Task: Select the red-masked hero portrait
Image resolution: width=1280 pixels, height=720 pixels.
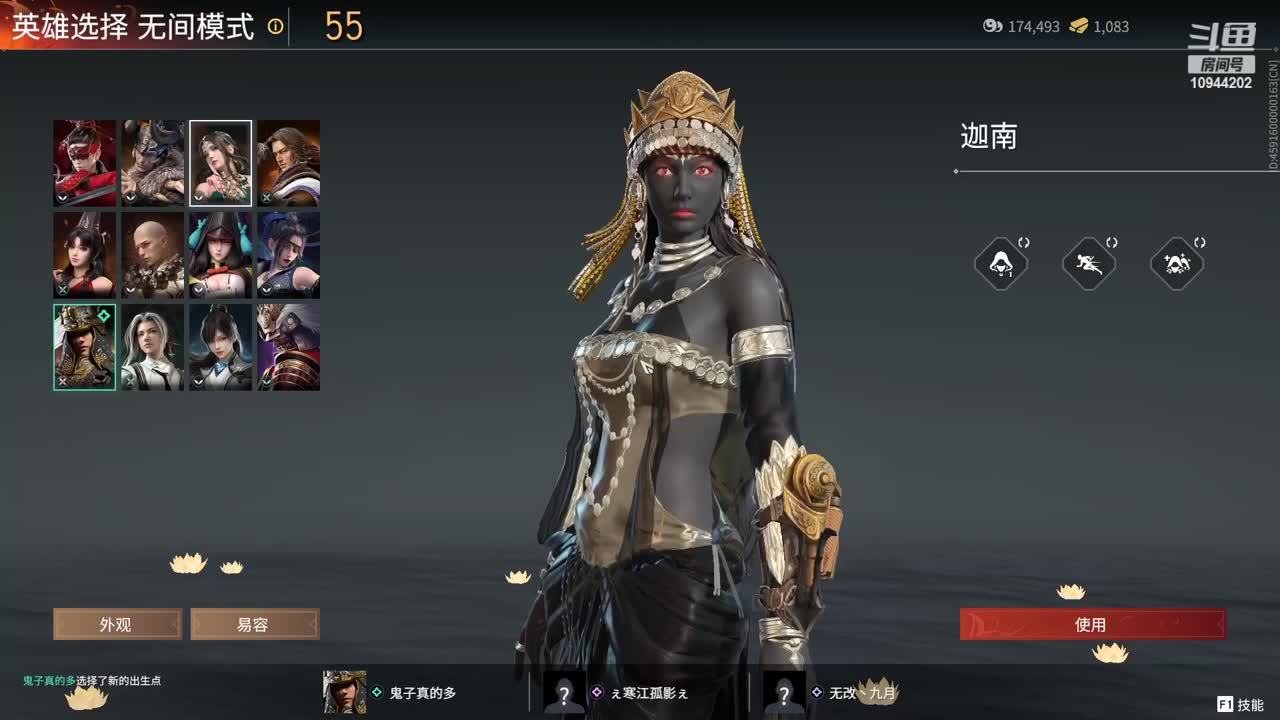Action: coord(85,162)
